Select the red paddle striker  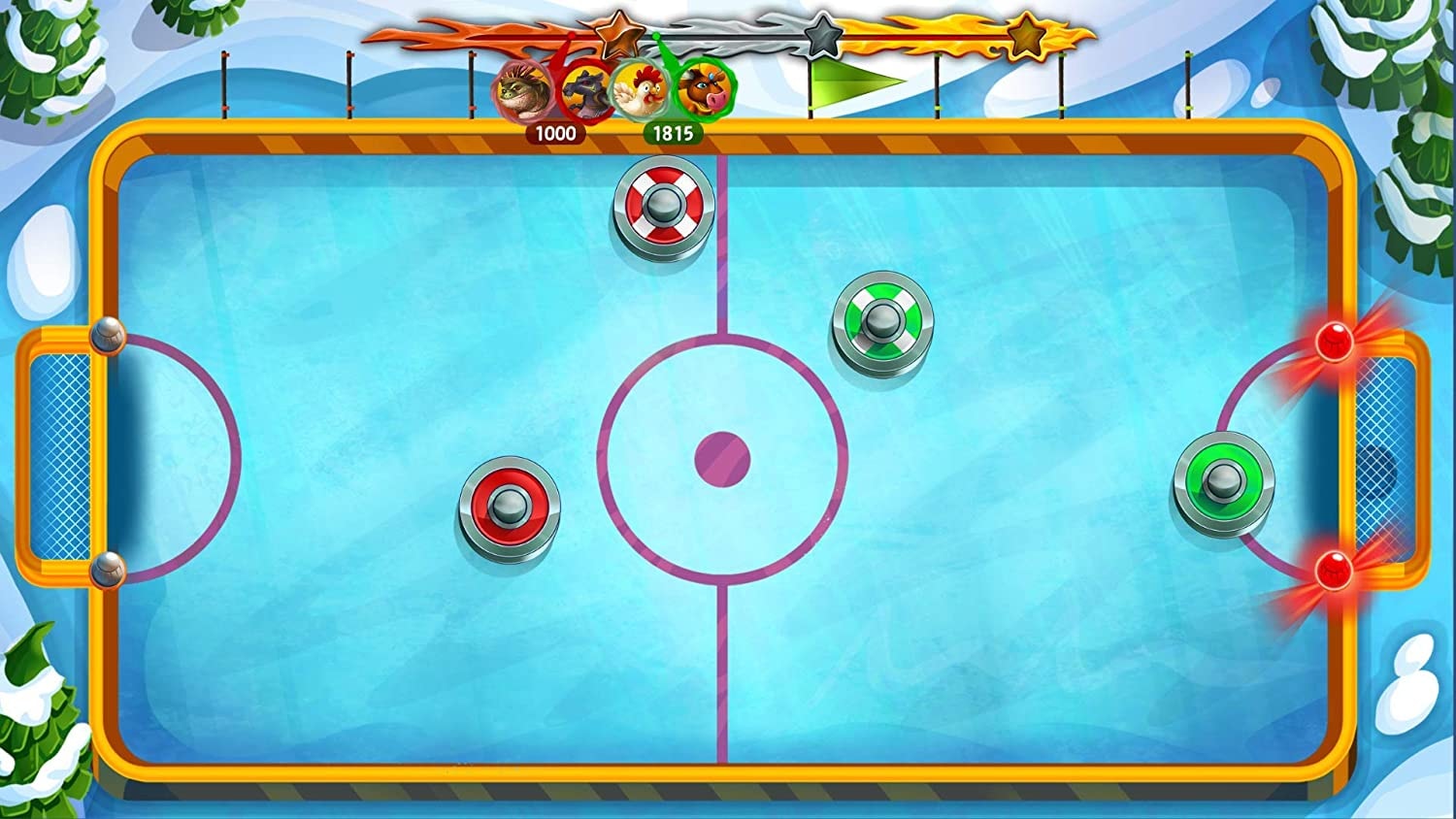click(x=510, y=503)
